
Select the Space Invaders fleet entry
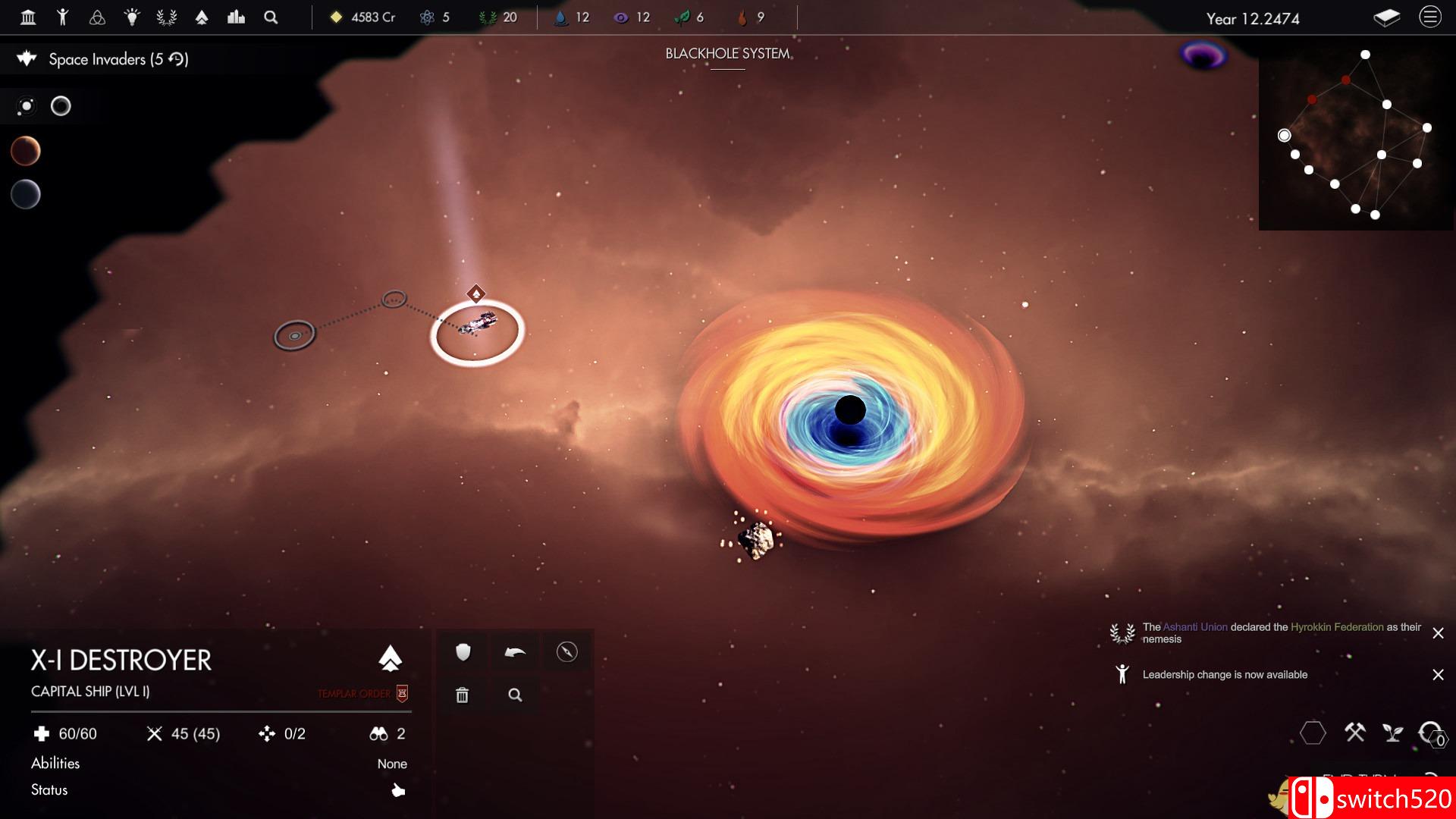(118, 59)
